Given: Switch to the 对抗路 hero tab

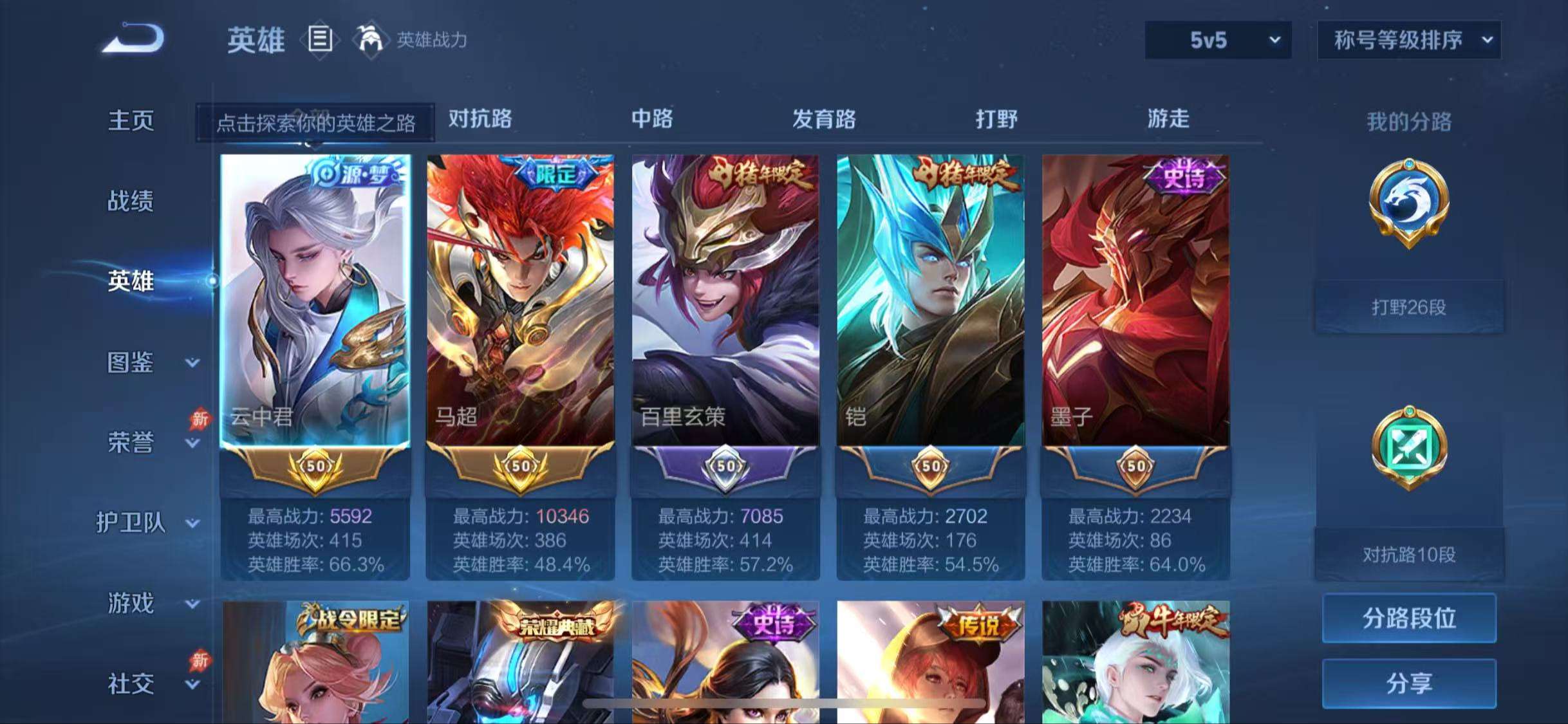Looking at the screenshot, I should [480, 120].
